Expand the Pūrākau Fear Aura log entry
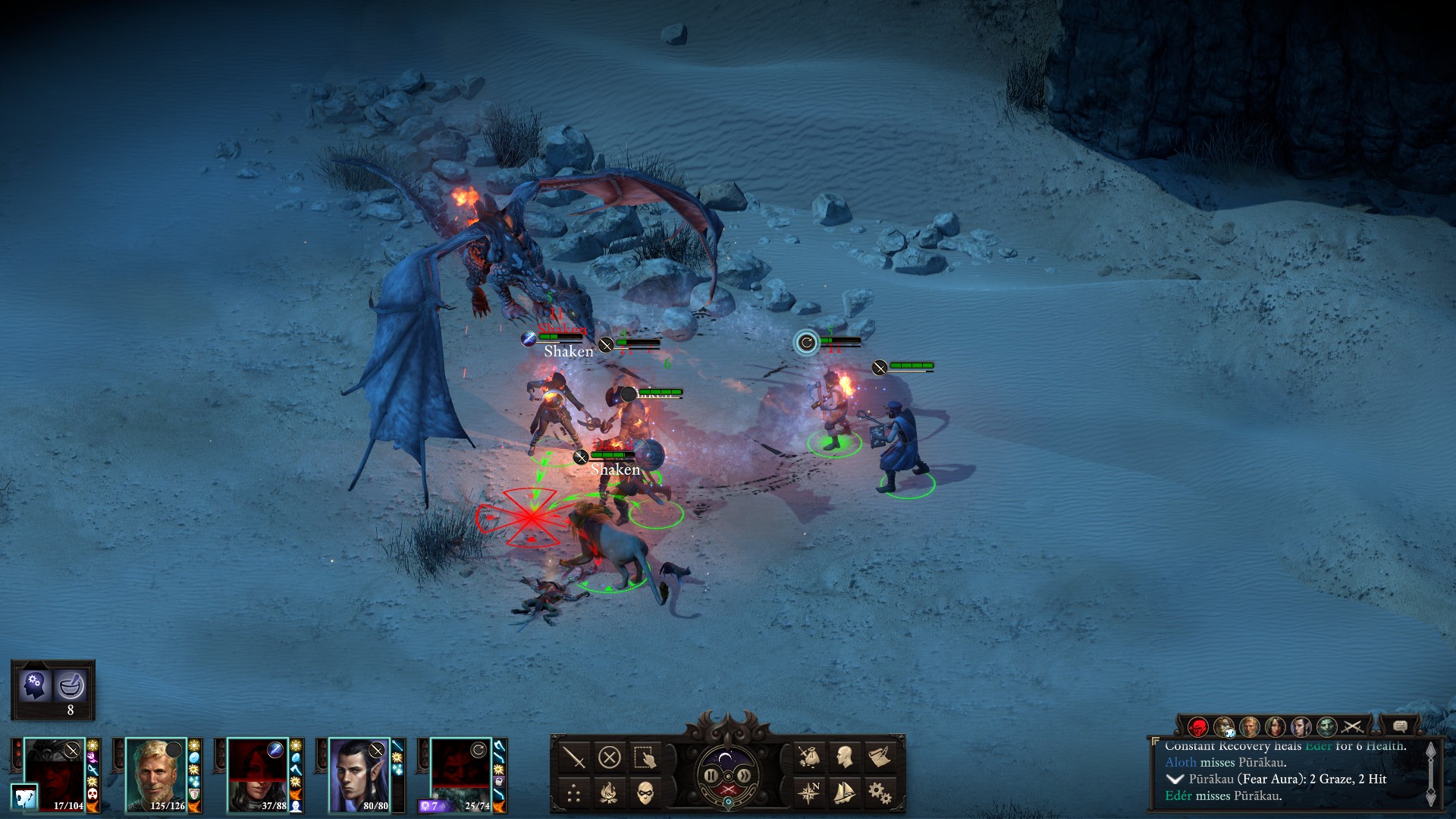 click(1175, 780)
